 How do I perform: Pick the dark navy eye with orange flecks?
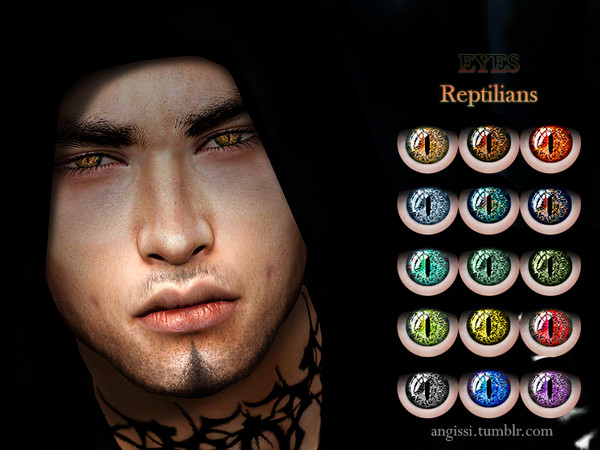click(x=548, y=206)
